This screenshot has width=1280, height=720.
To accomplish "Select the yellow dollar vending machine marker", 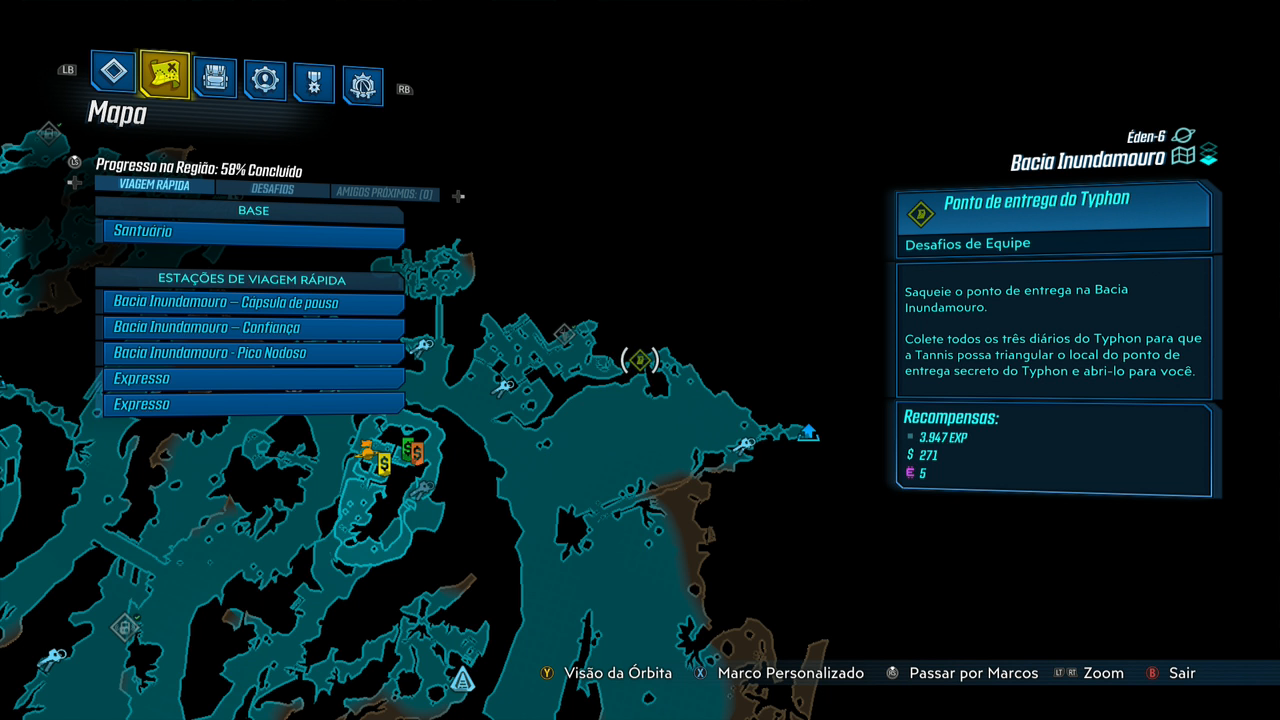I will click(x=384, y=463).
